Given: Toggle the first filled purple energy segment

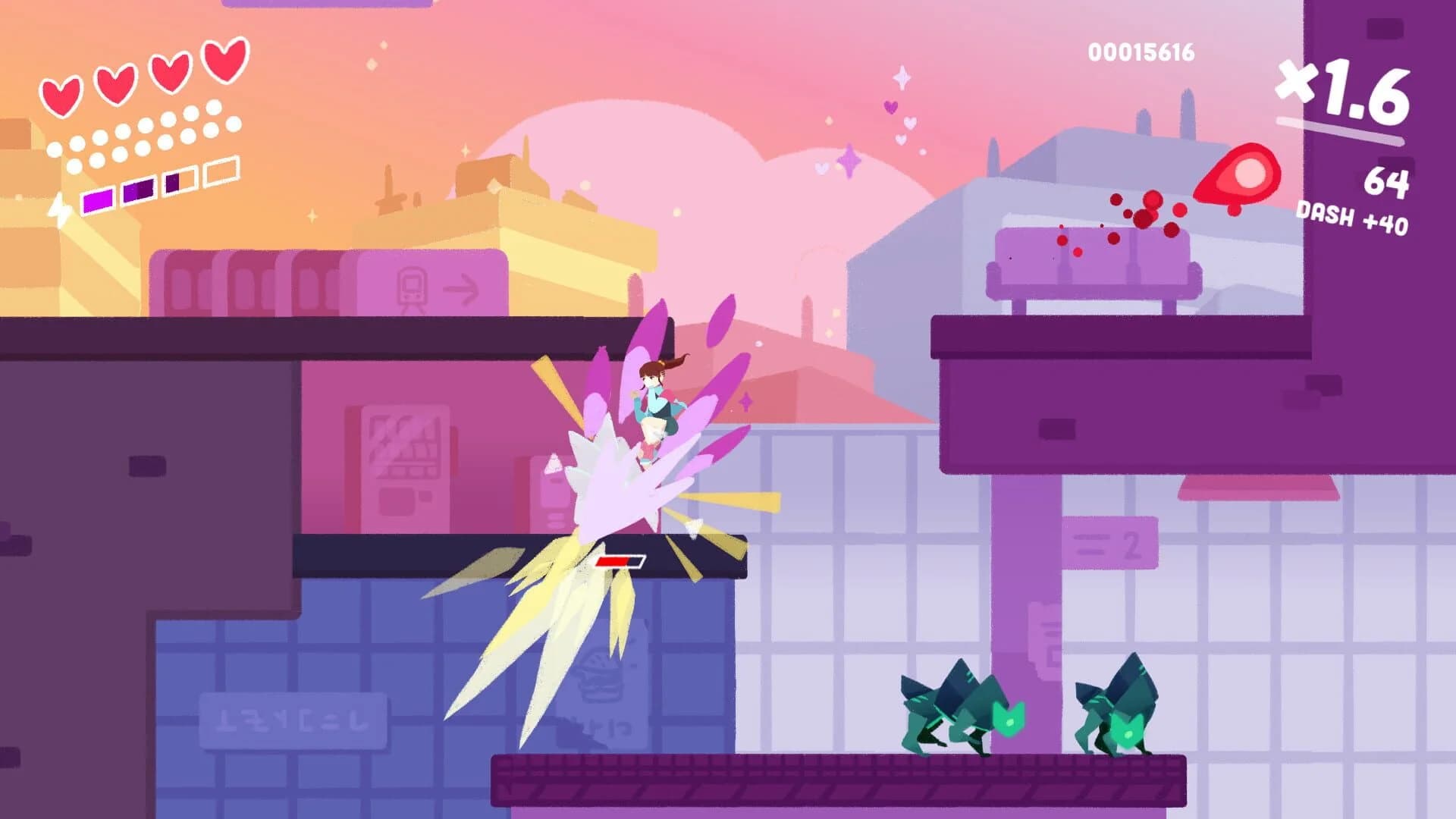Looking at the screenshot, I should [x=97, y=199].
